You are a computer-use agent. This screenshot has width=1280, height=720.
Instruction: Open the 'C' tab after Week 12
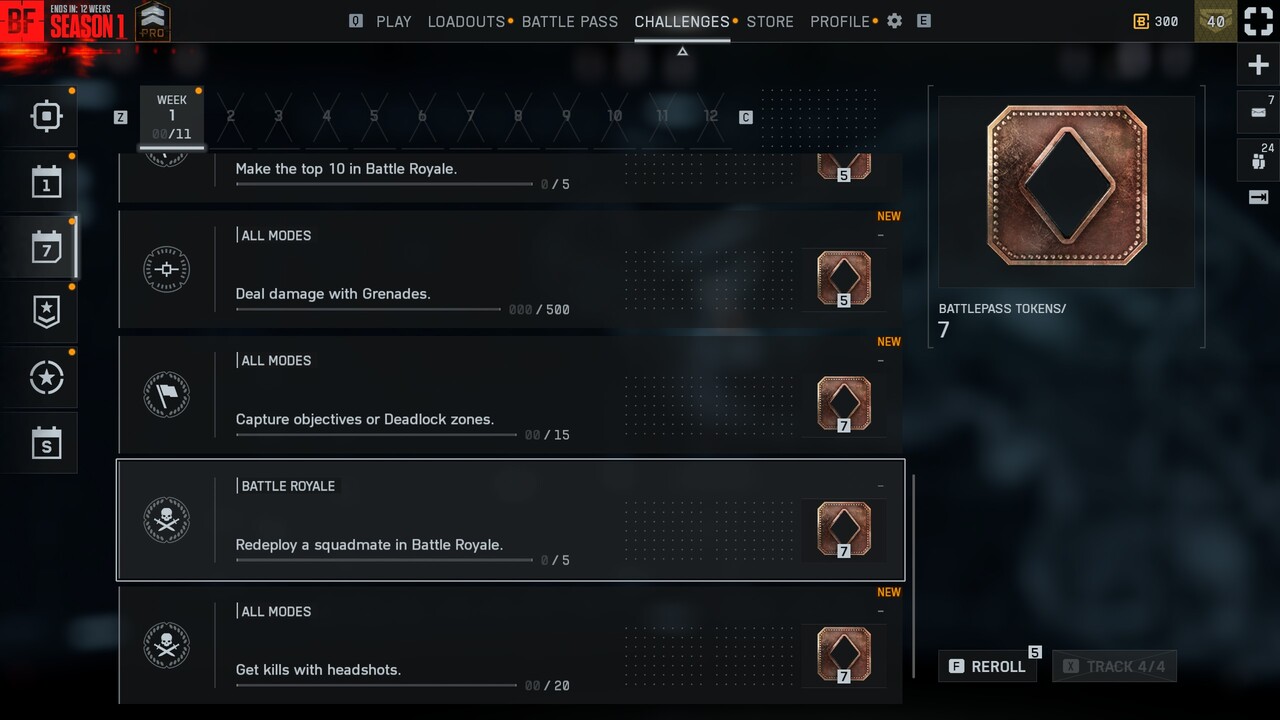coord(745,116)
